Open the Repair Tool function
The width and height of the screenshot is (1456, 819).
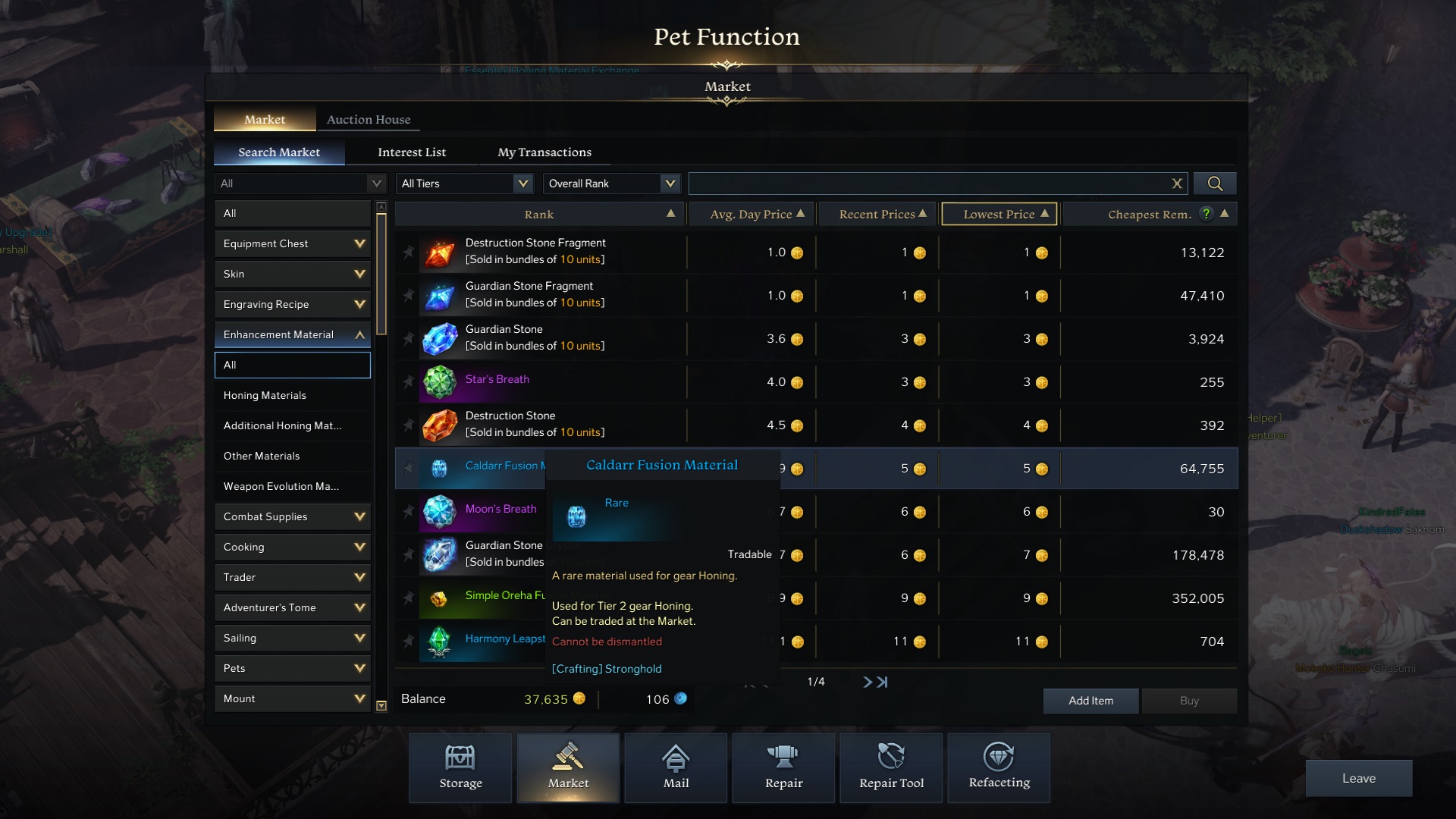coord(891,767)
